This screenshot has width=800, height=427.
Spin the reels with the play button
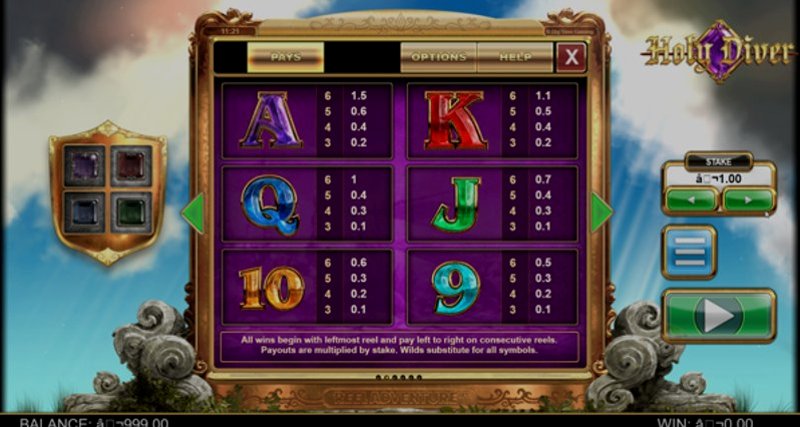coord(719,316)
